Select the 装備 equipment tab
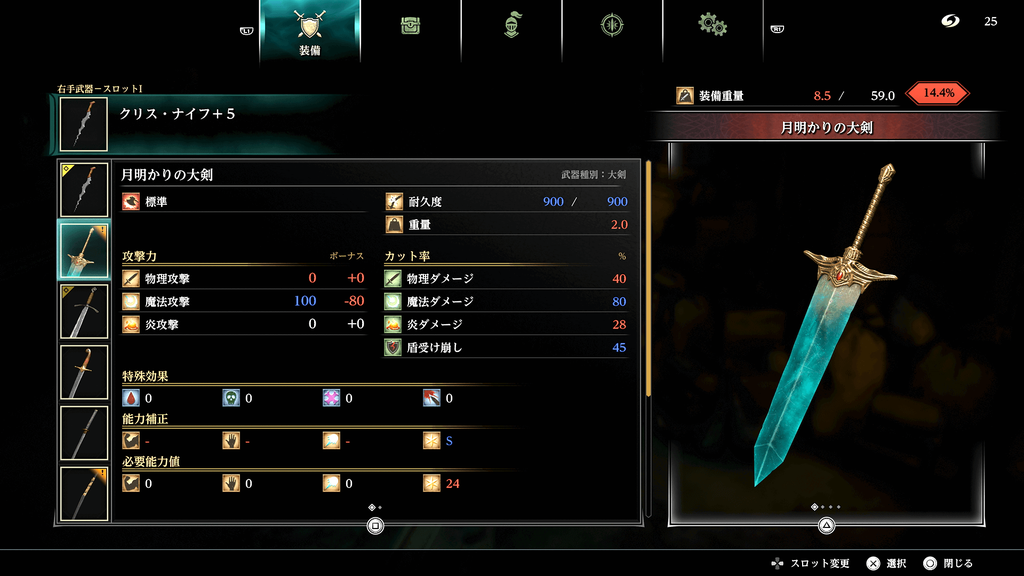Viewport: 1024px width, 576px height. [x=310, y=30]
